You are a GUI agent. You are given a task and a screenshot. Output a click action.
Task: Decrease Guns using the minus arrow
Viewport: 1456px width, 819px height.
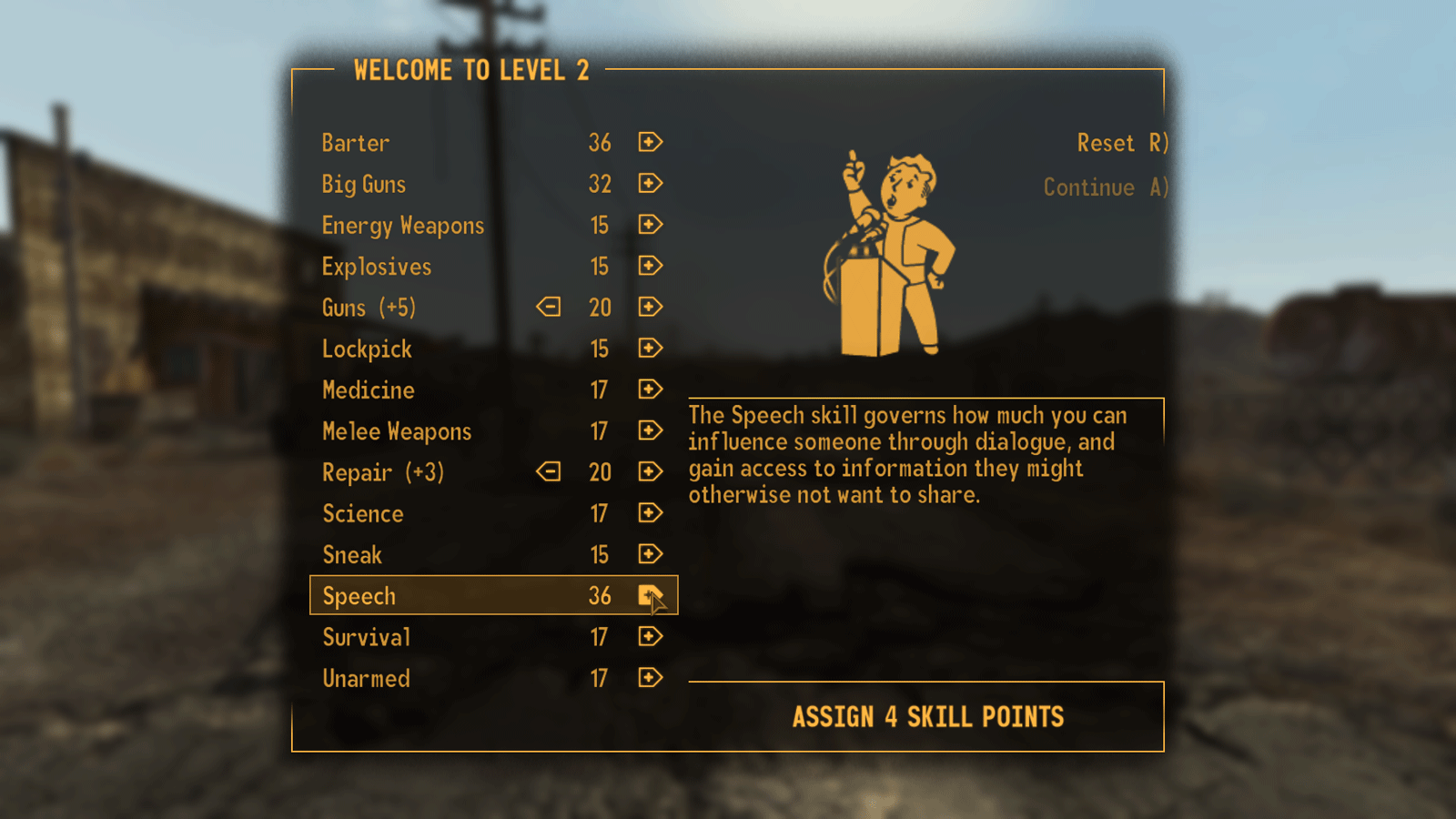click(548, 308)
